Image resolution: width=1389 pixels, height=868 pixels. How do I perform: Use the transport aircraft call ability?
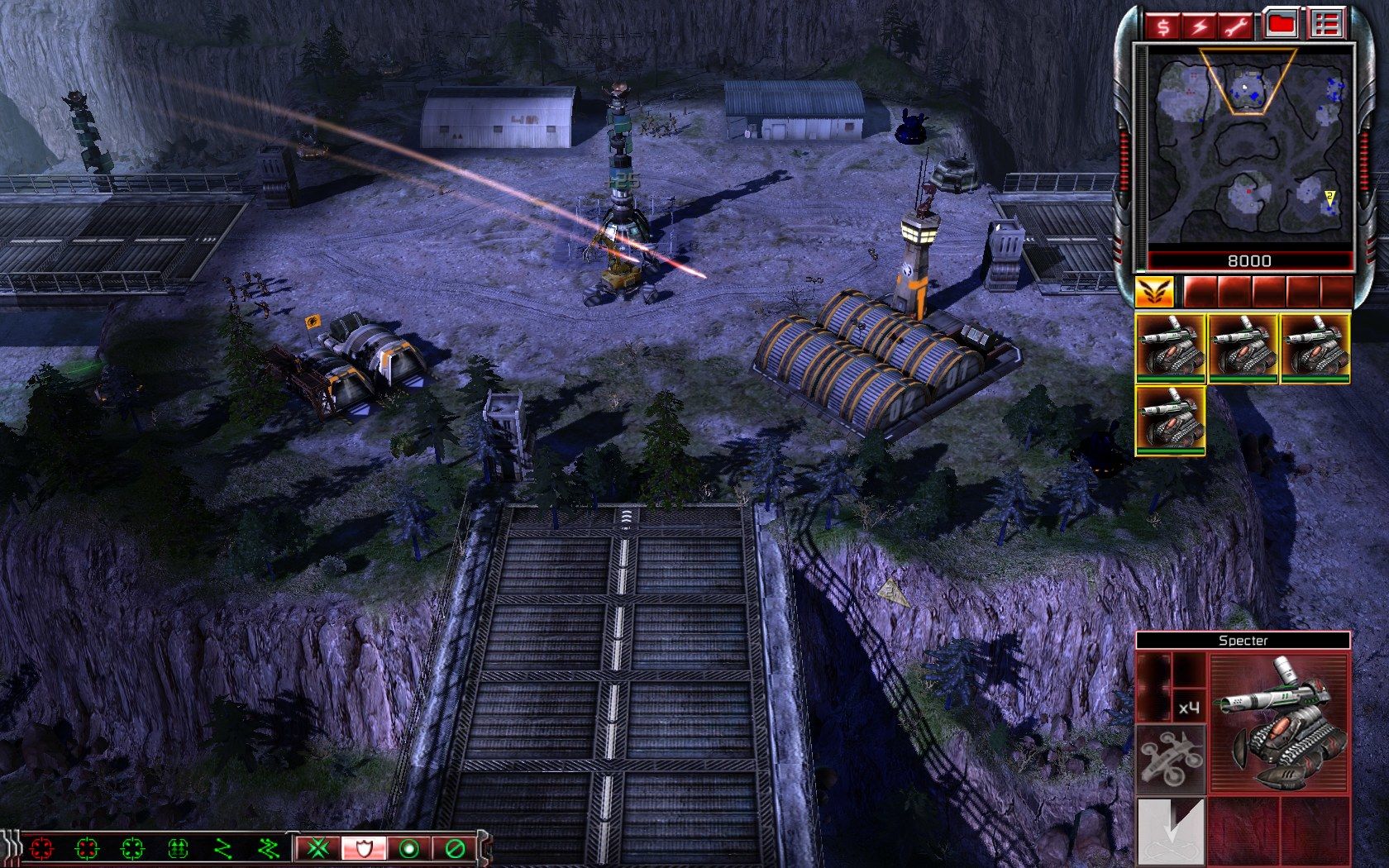tap(1172, 760)
